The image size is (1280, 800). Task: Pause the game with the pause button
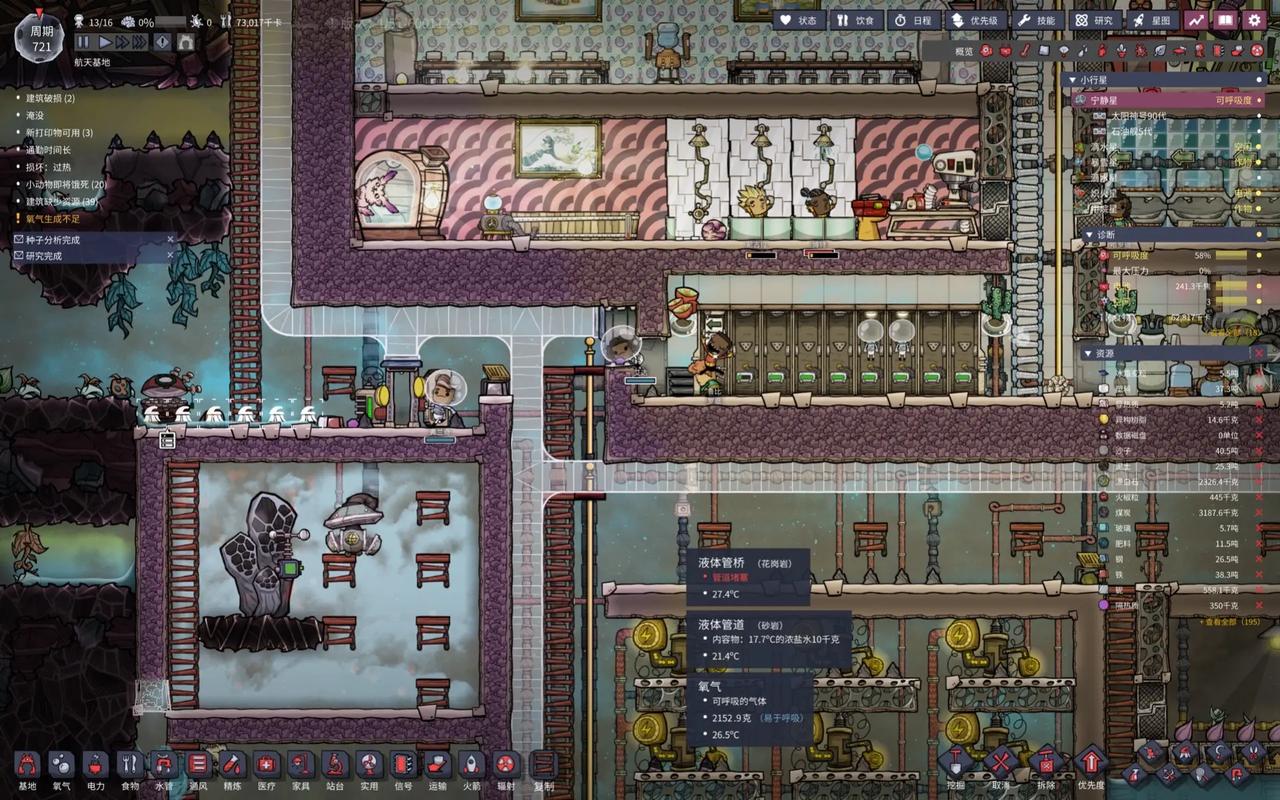click(83, 42)
